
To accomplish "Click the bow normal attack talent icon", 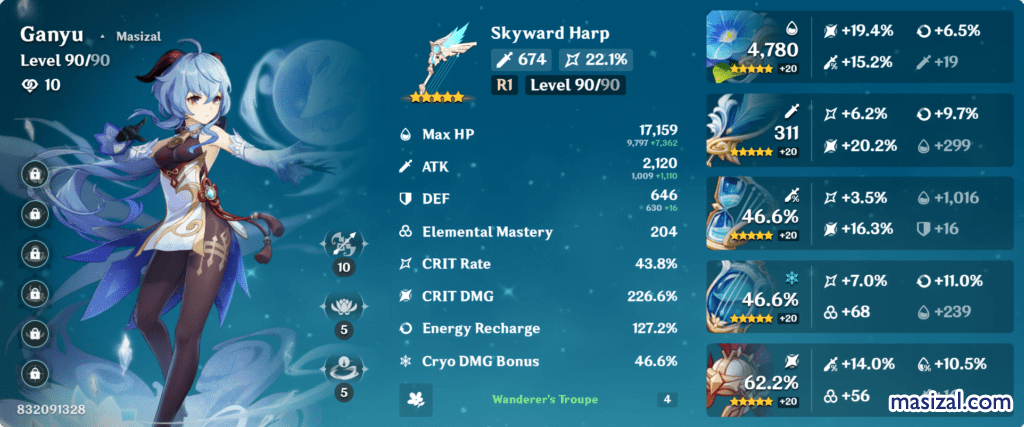I will coord(344,245).
